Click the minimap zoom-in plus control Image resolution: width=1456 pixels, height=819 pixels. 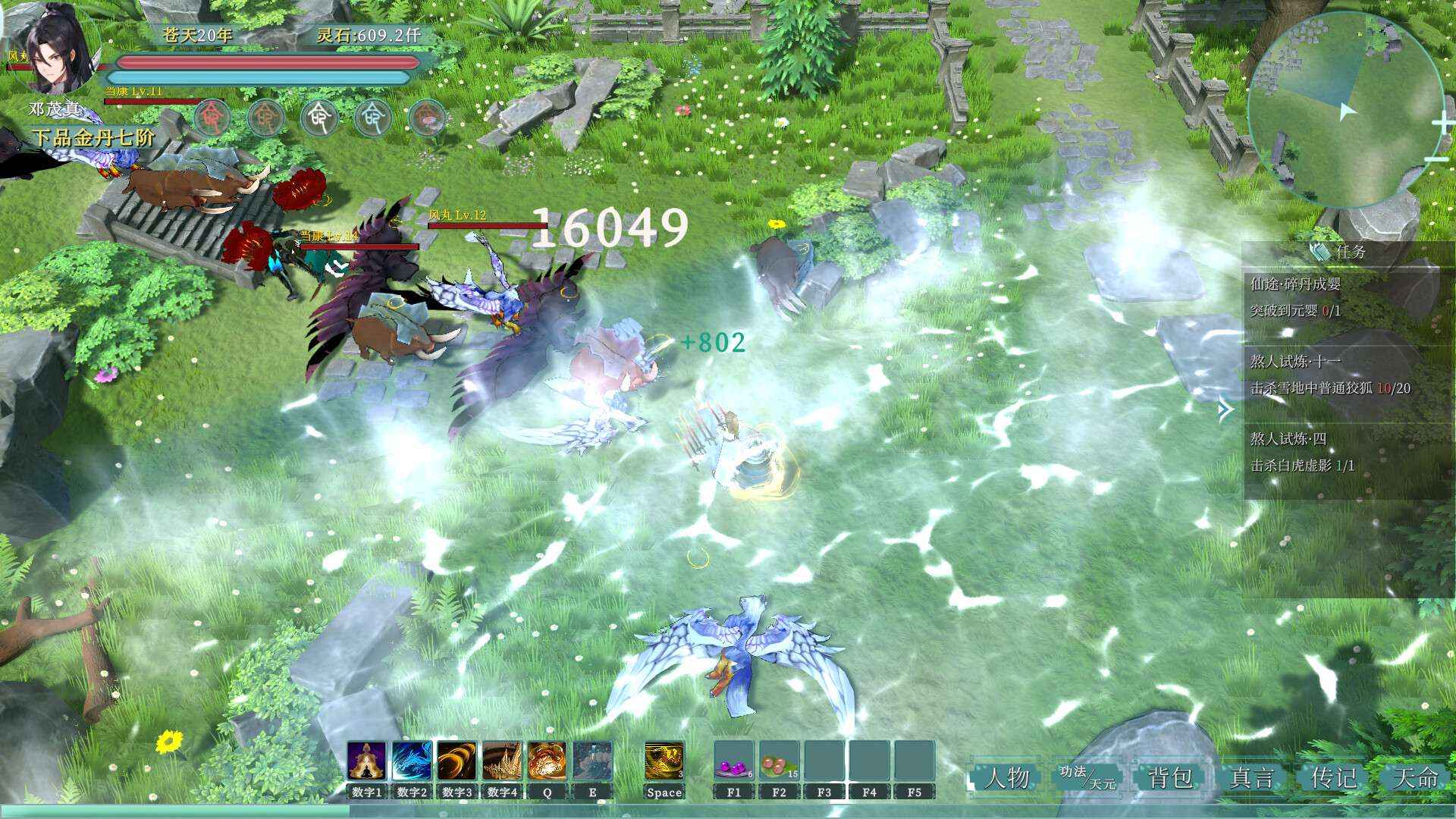[x=1444, y=121]
